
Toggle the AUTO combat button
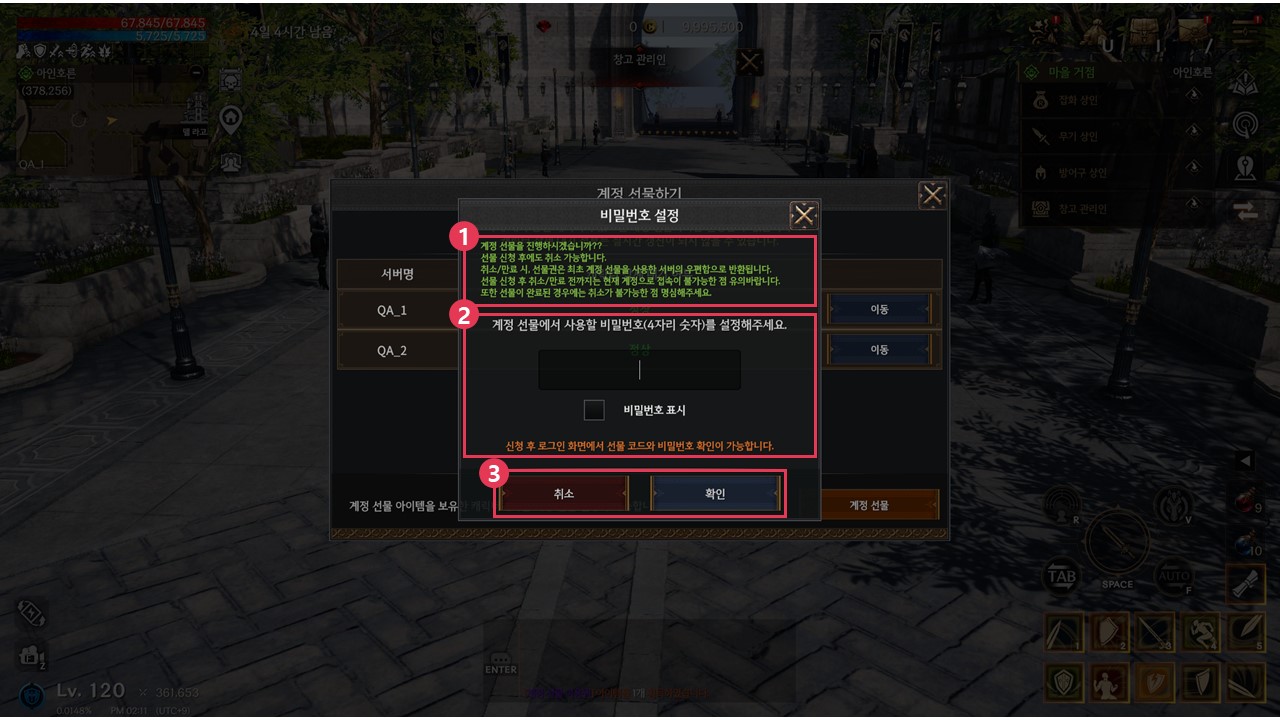(x=1173, y=577)
